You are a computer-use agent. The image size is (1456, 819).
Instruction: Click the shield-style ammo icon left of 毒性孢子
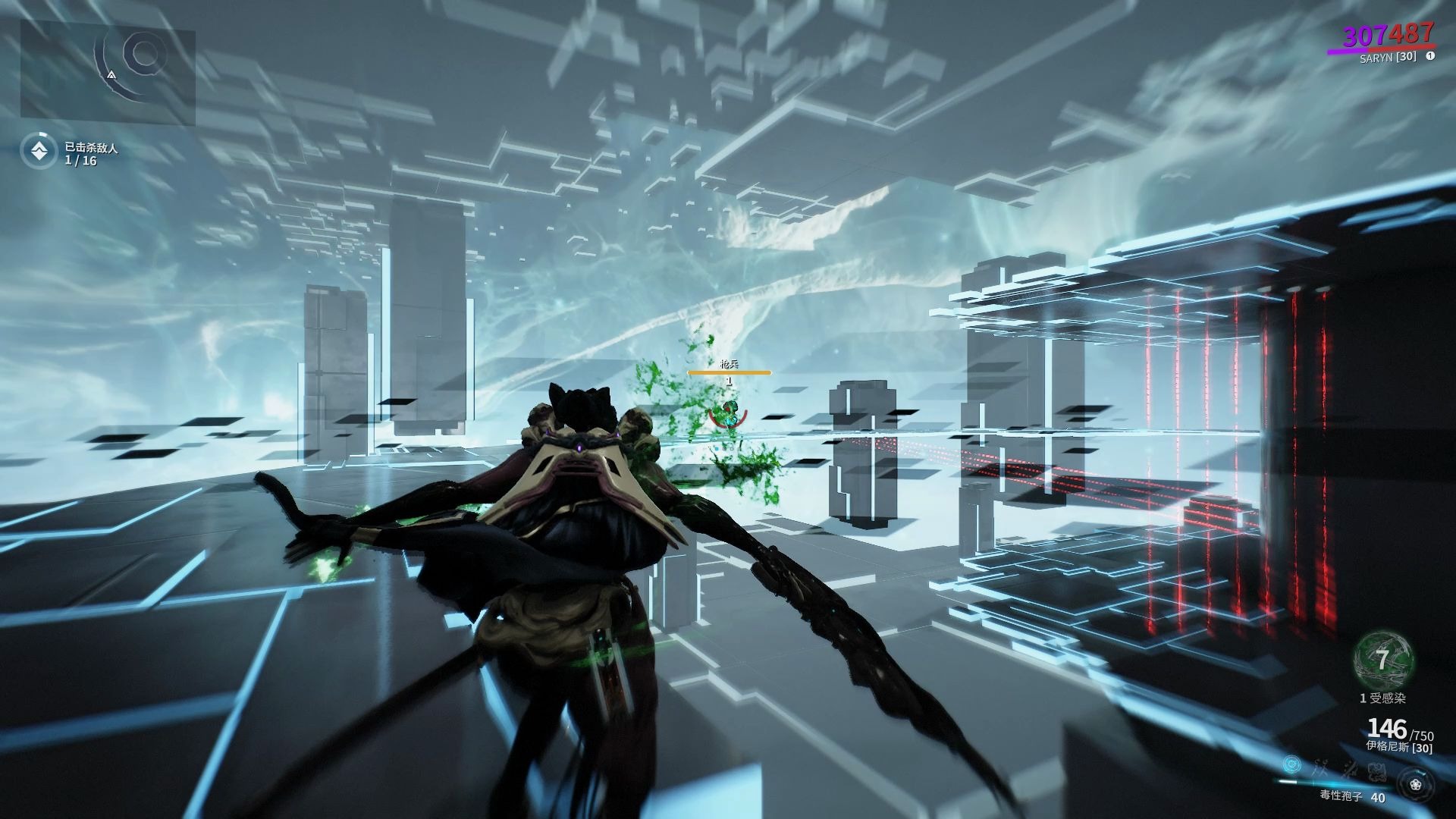click(x=1291, y=764)
